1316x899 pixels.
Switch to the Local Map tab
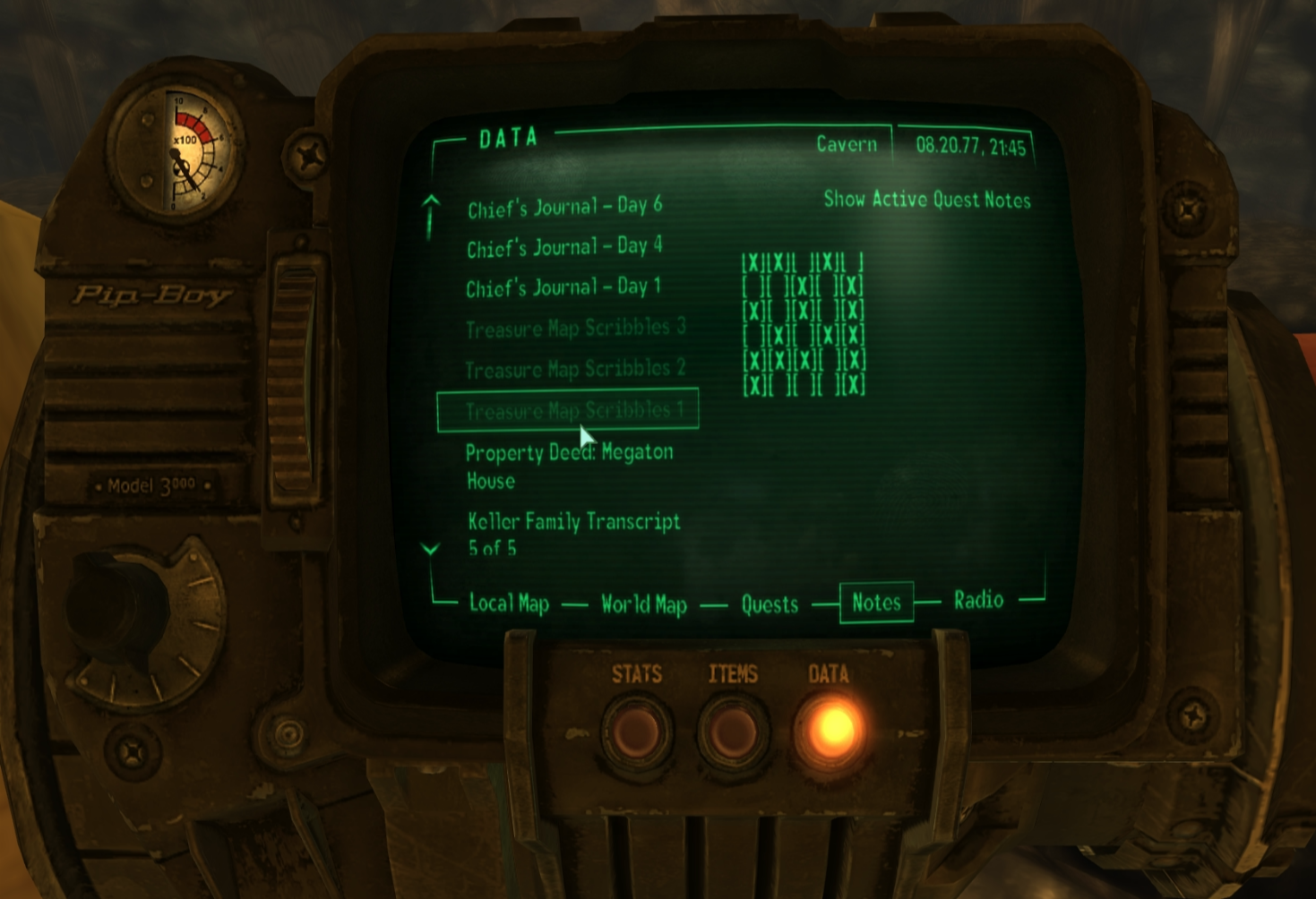point(509,604)
